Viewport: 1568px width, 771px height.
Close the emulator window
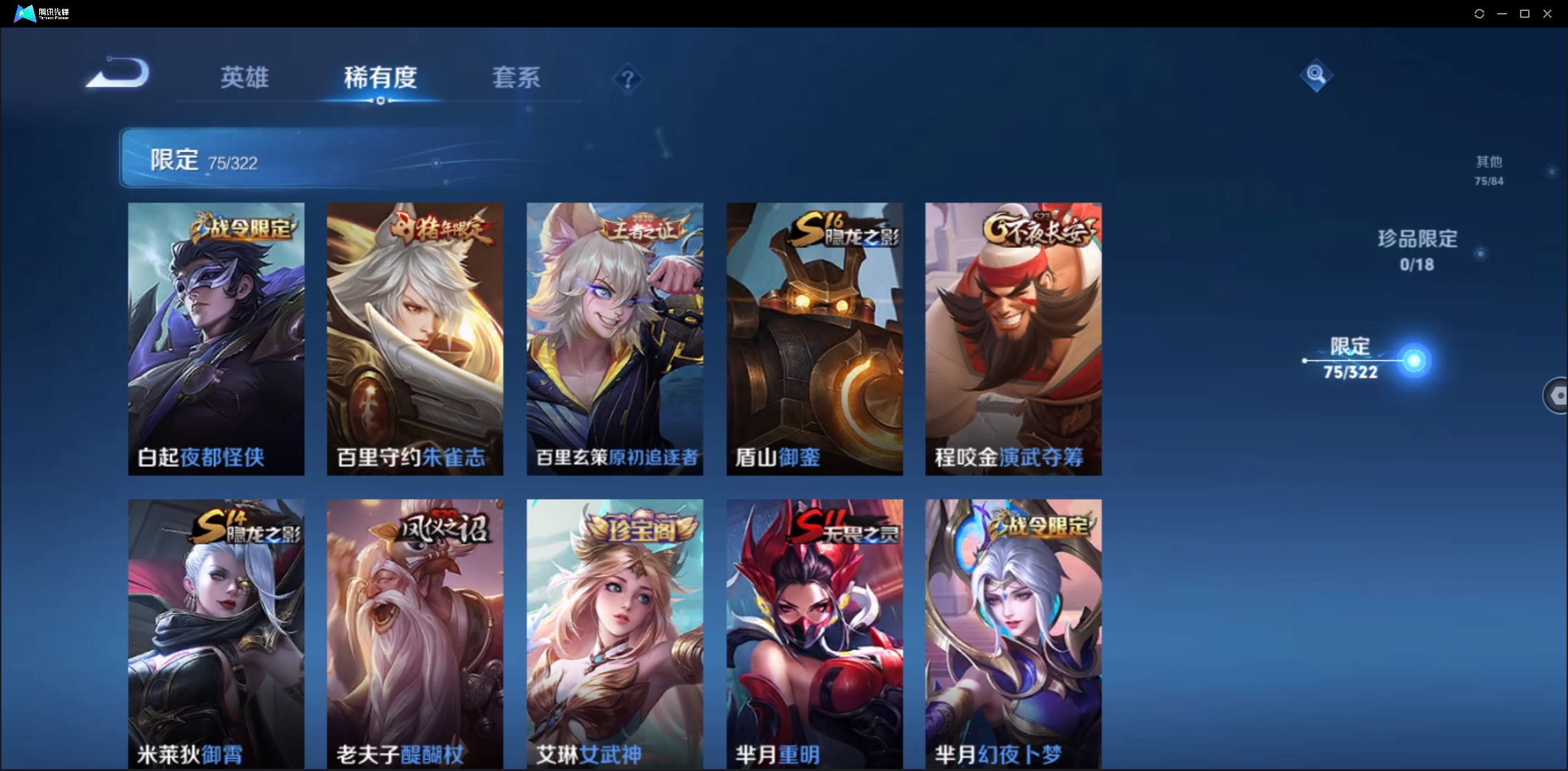[1547, 14]
